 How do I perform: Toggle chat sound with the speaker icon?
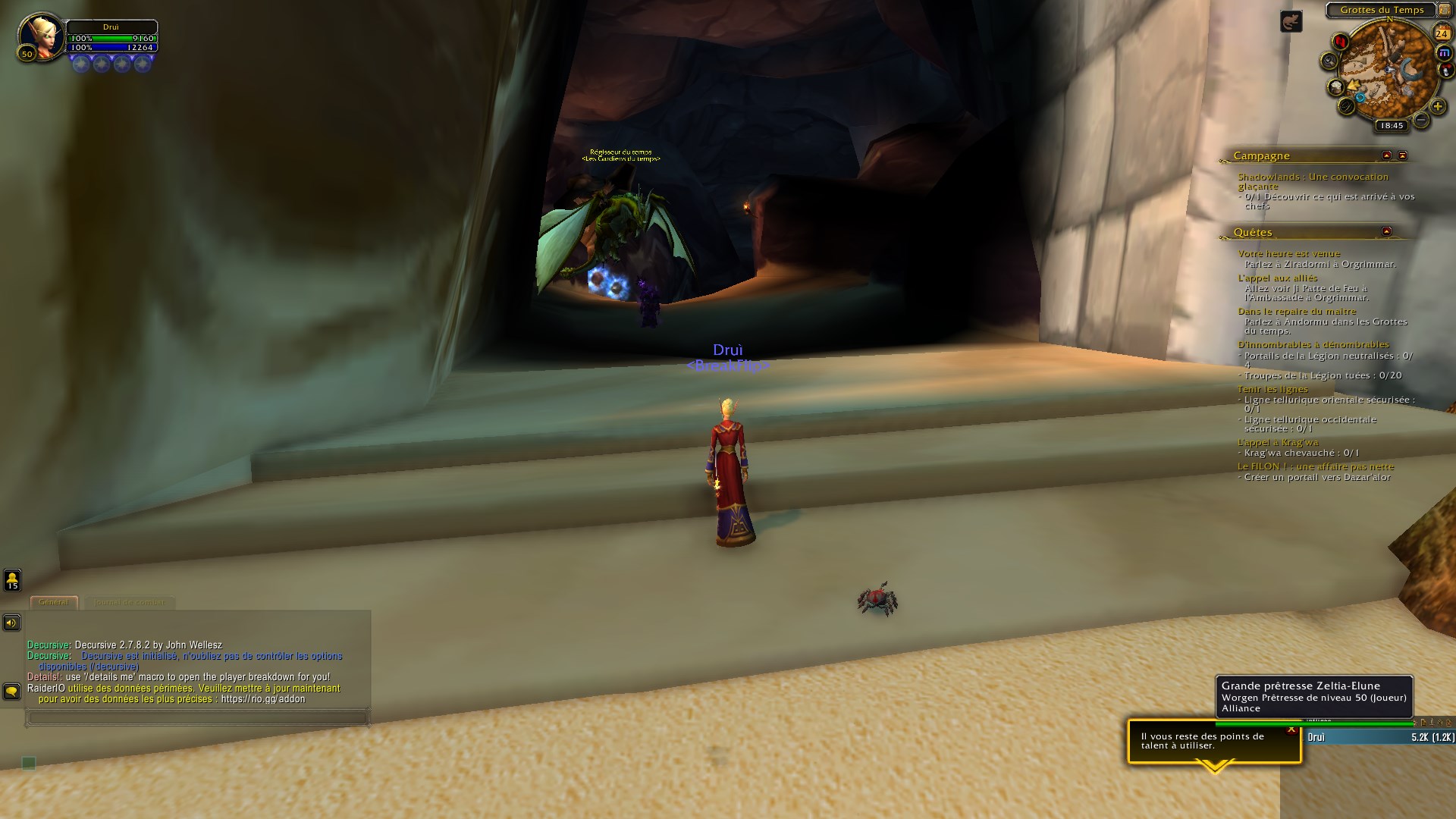click(11, 622)
